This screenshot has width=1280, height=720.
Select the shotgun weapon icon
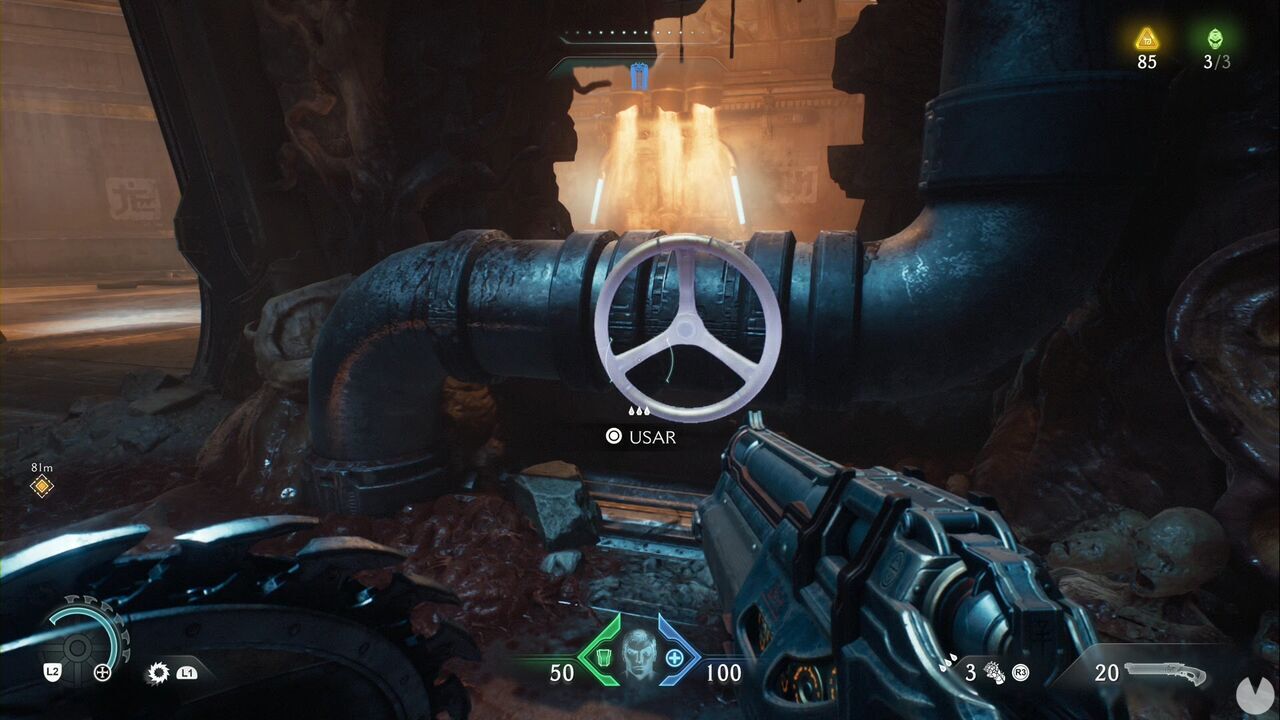click(x=1164, y=671)
